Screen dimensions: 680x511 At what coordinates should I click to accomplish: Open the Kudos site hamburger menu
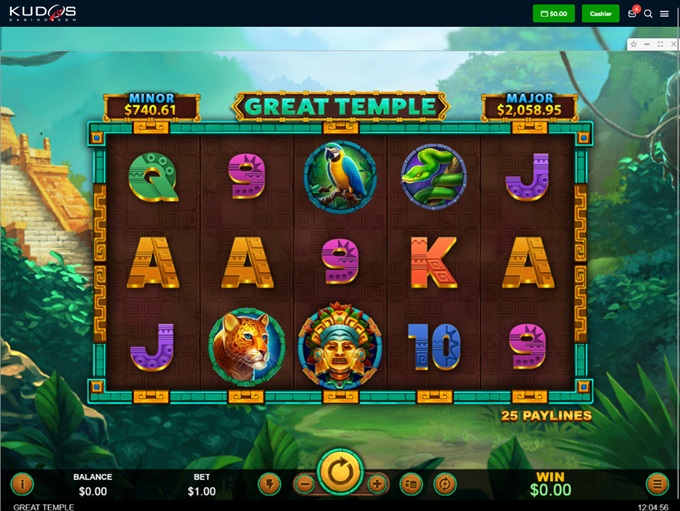pos(664,14)
